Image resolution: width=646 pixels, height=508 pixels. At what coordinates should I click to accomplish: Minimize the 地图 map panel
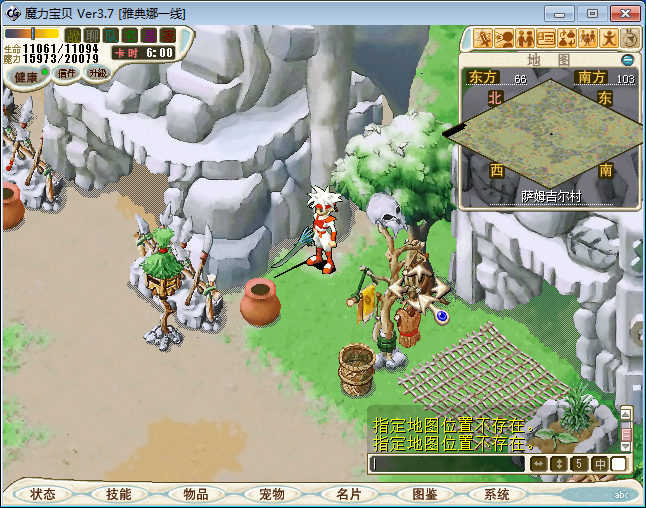(628, 60)
